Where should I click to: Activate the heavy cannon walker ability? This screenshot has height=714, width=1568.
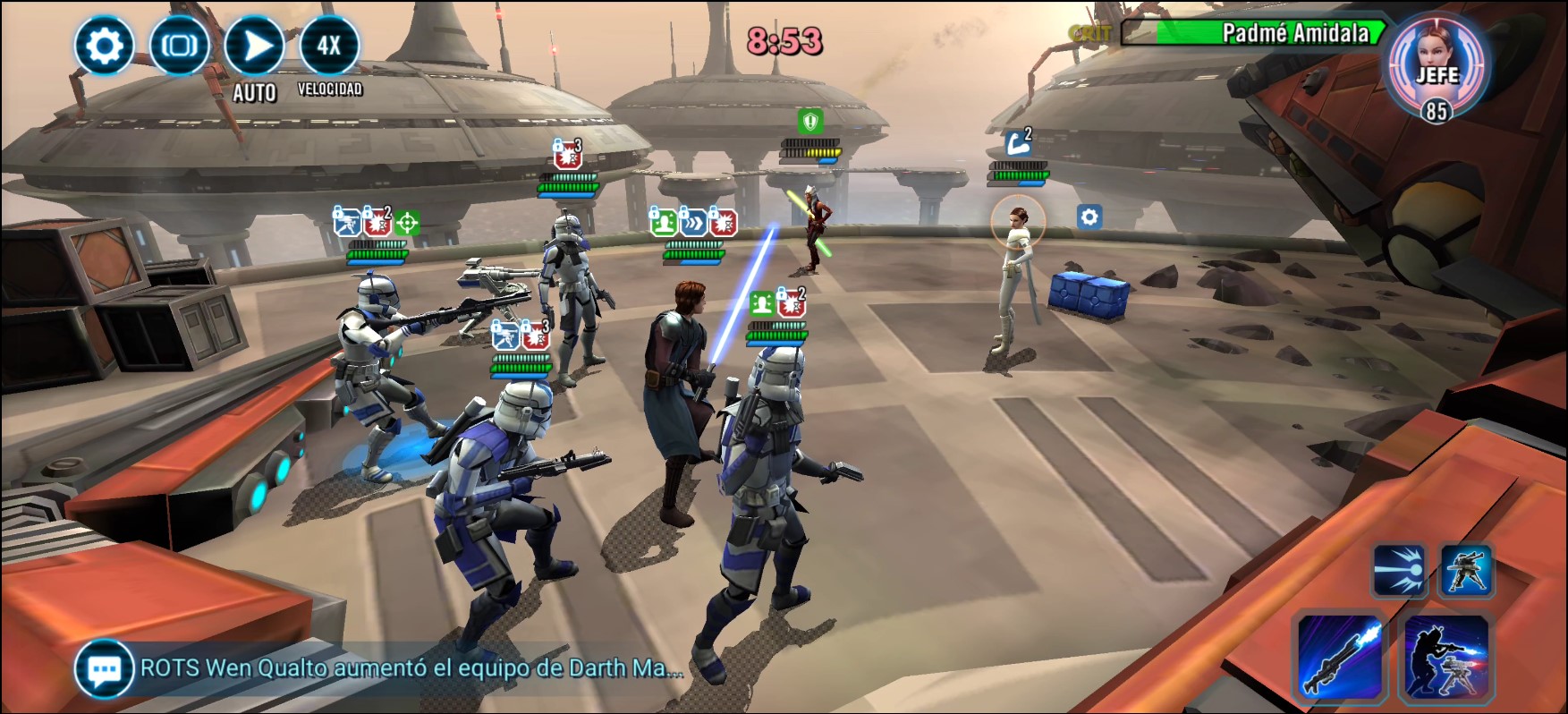click(x=1466, y=571)
